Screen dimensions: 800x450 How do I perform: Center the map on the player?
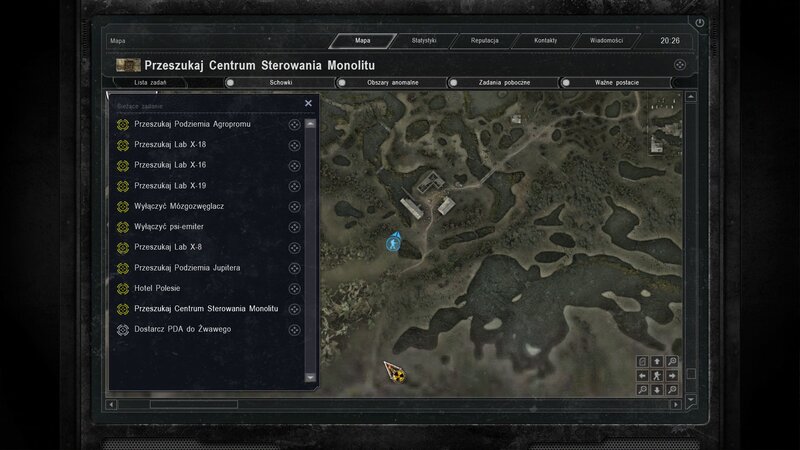point(656,375)
